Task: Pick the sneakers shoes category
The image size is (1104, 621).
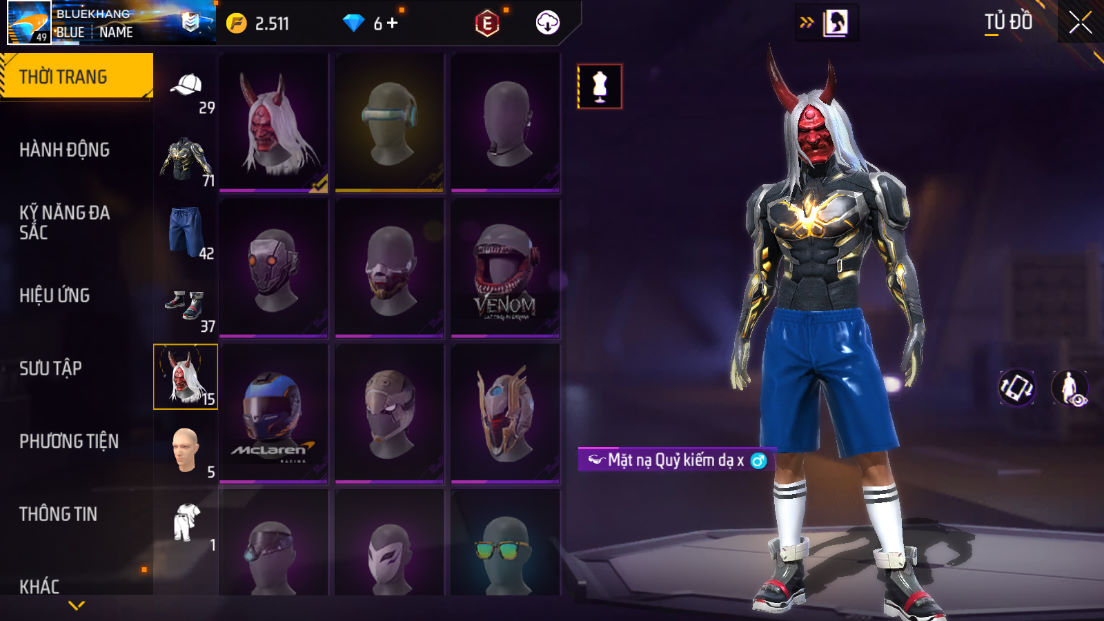Action: [186, 305]
